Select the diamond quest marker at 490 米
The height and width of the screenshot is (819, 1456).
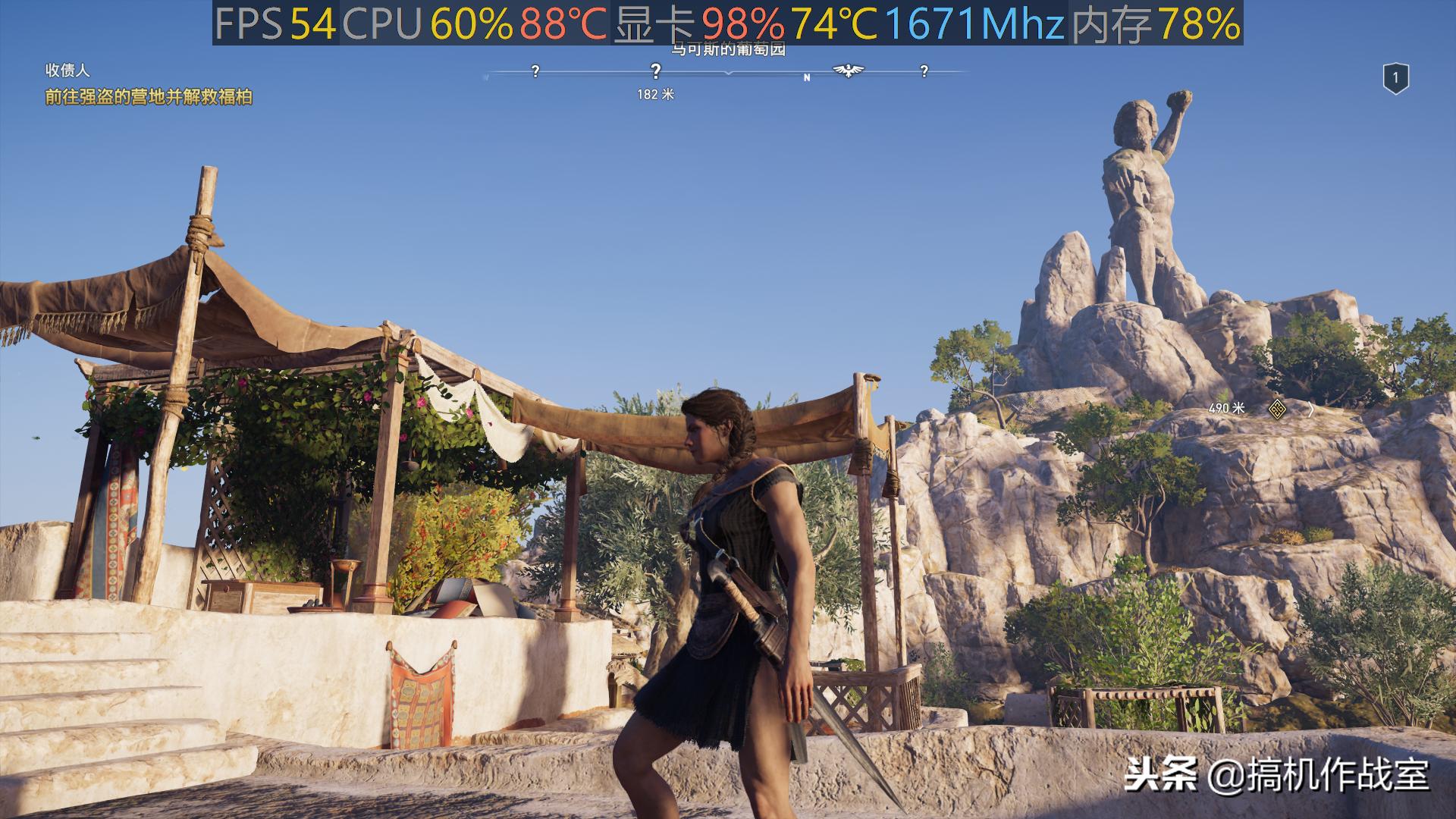[1277, 409]
